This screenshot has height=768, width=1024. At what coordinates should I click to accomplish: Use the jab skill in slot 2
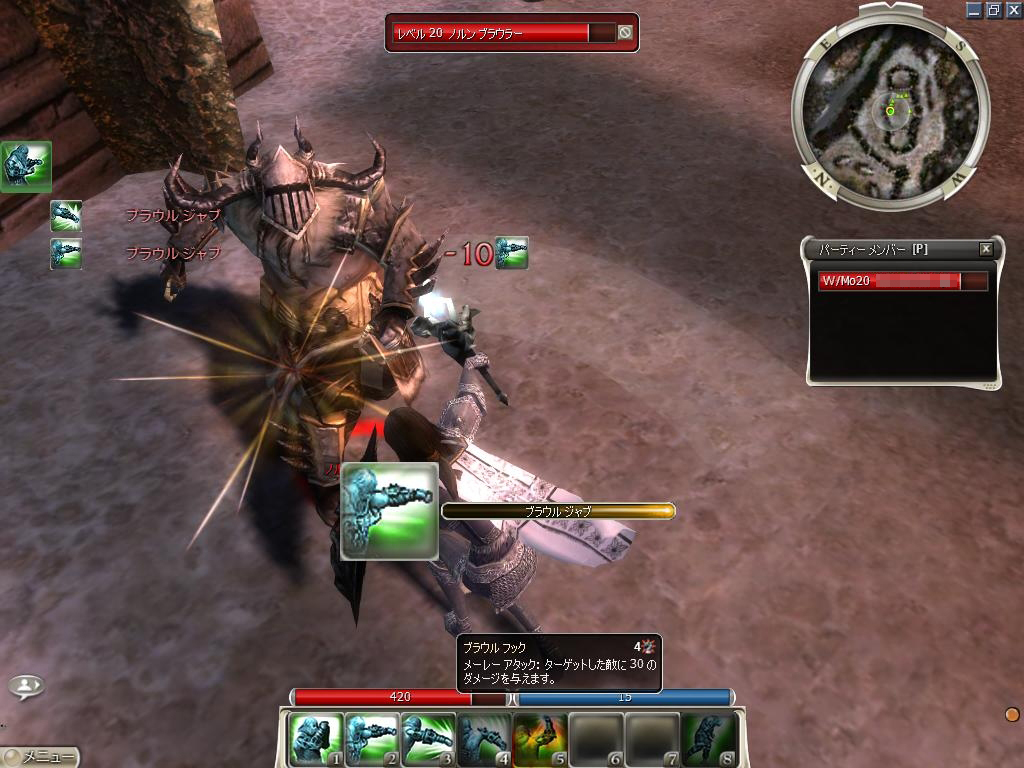coord(372,738)
